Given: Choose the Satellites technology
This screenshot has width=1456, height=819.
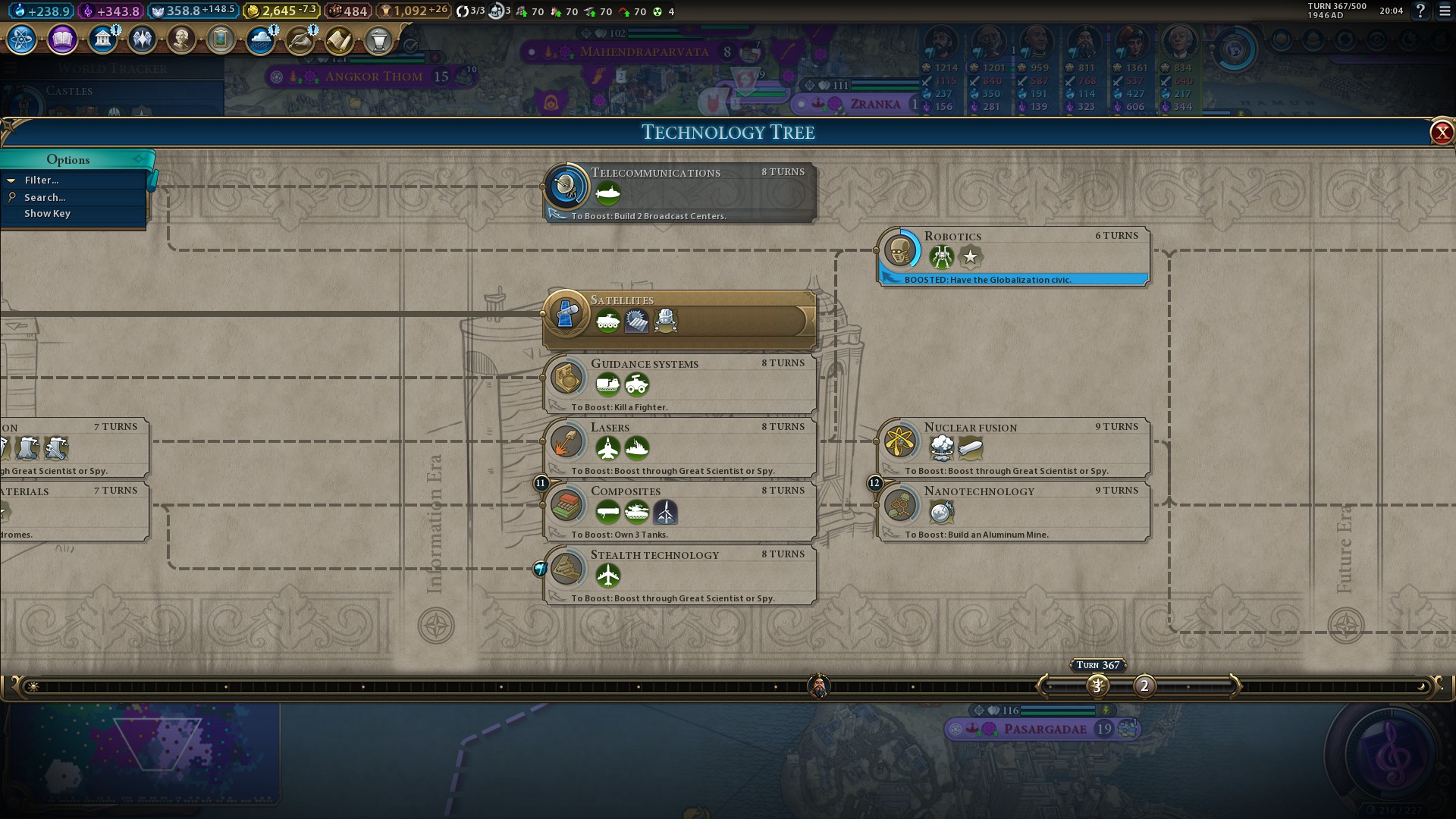Looking at the screenshot, I should click(x=680, y=320).
